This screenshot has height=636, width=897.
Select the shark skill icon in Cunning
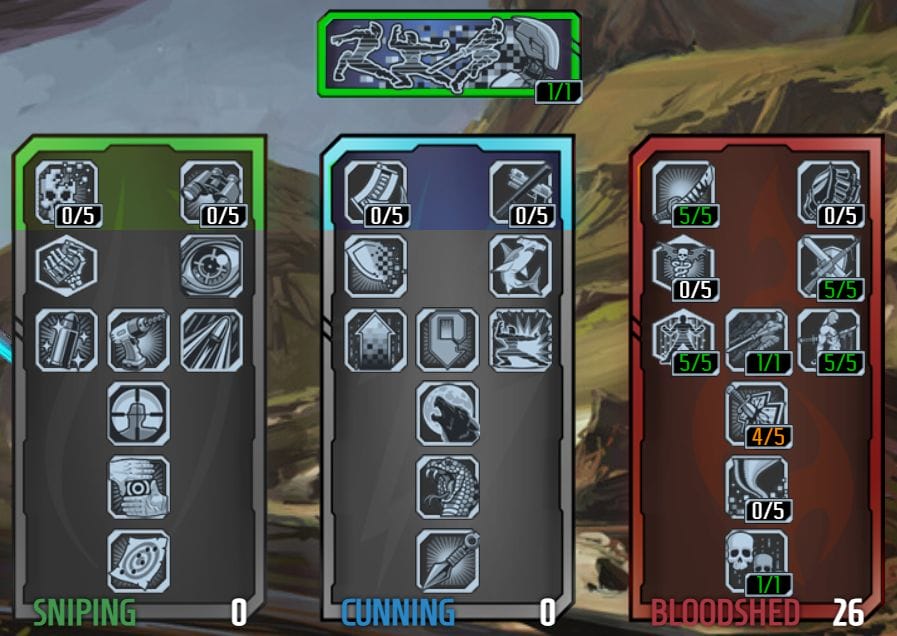(520, 266)
